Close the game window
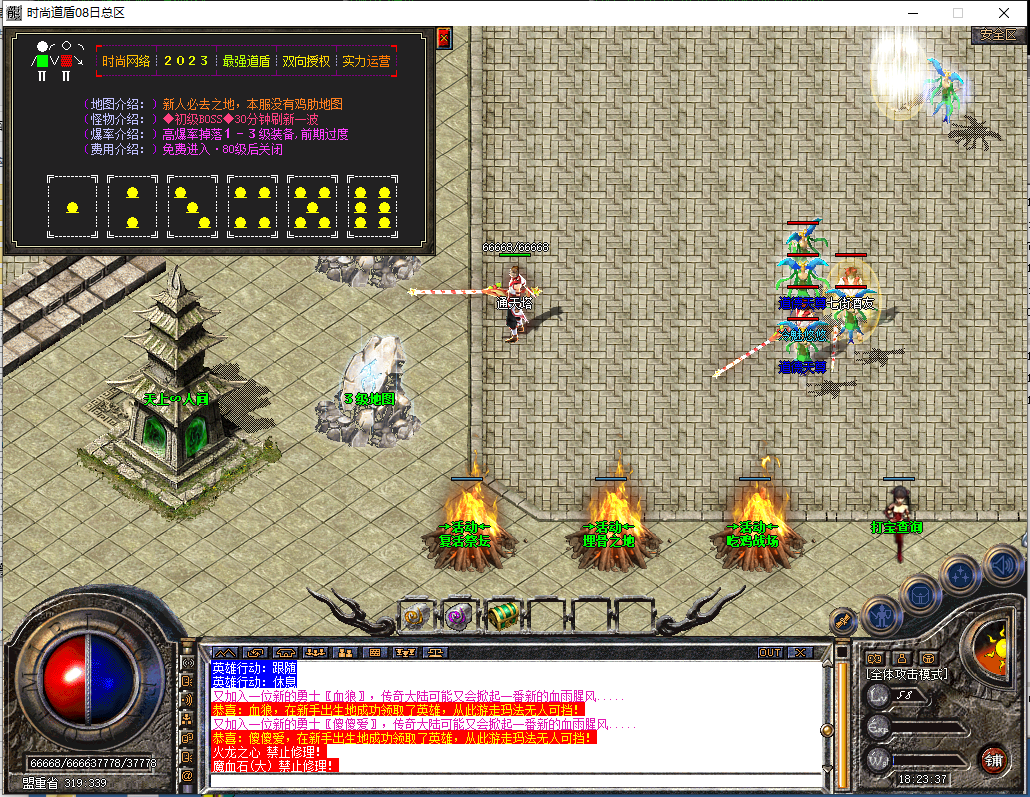The width and height of the screenshot is (1030, 797). coord(1003,13)
